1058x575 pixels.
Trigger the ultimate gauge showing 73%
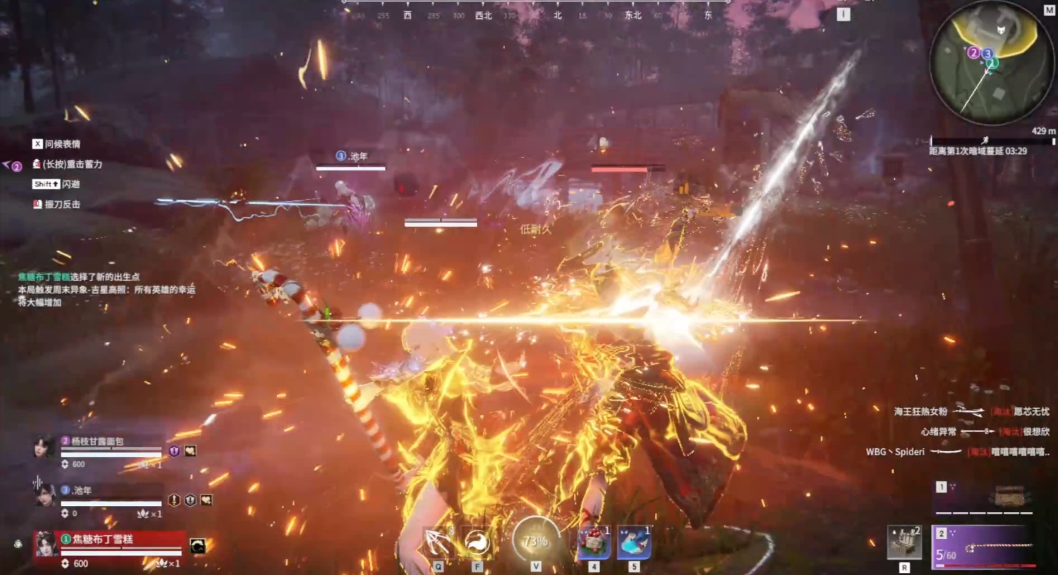(536, 541)
